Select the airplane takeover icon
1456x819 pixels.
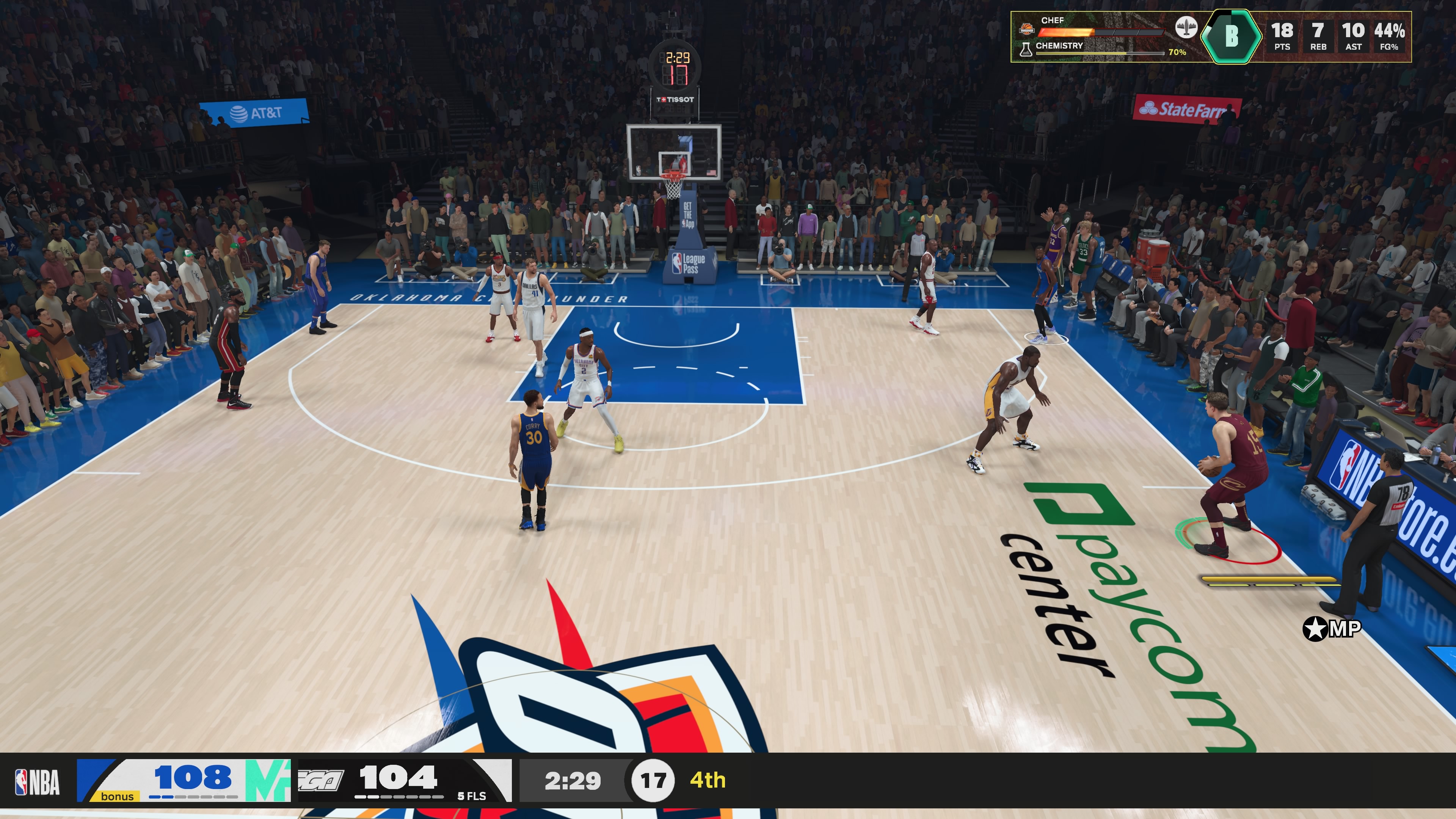[x=1186, y=27]
